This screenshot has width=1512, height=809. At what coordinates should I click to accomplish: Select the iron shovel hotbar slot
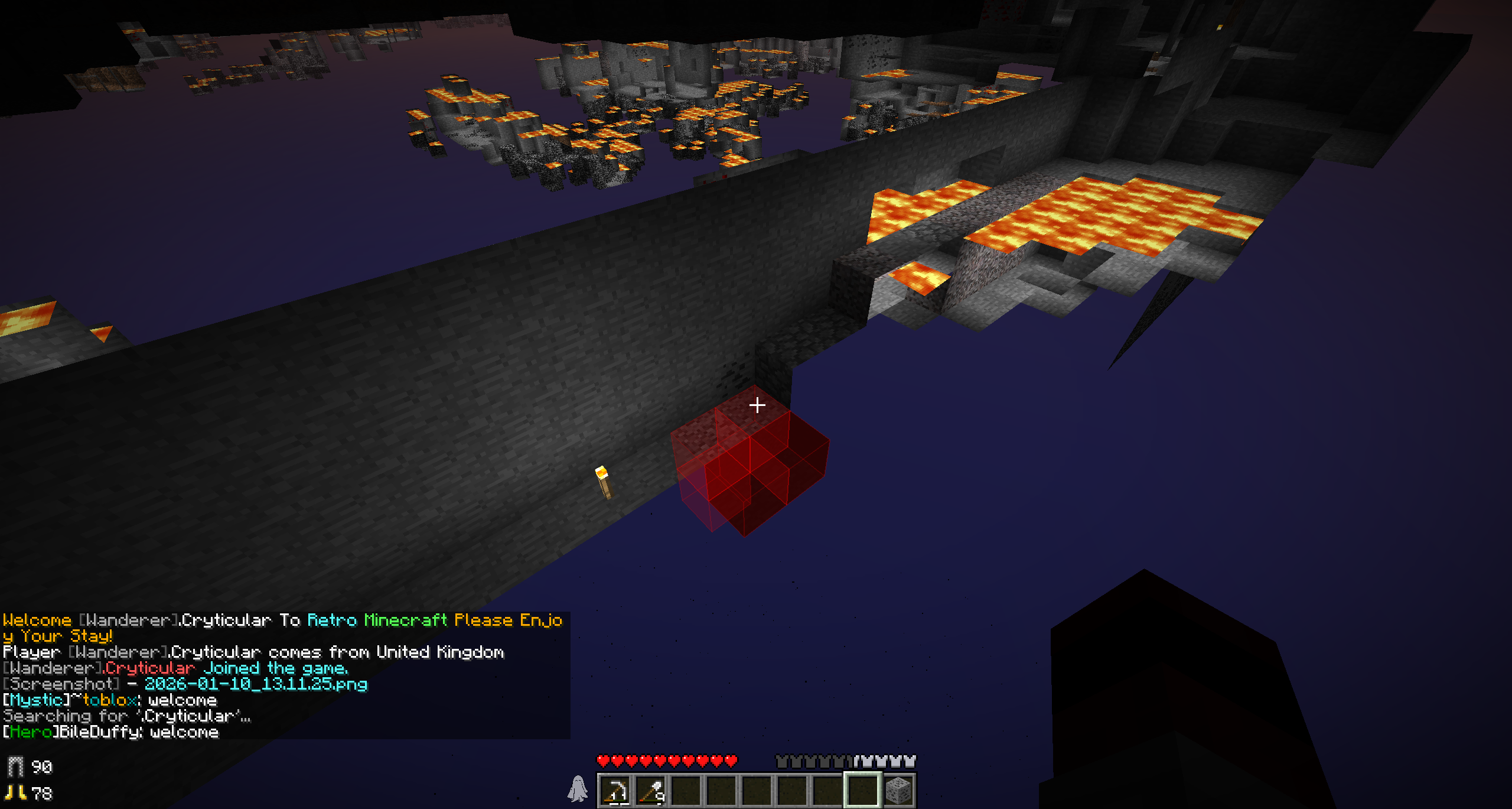(651, 791)
